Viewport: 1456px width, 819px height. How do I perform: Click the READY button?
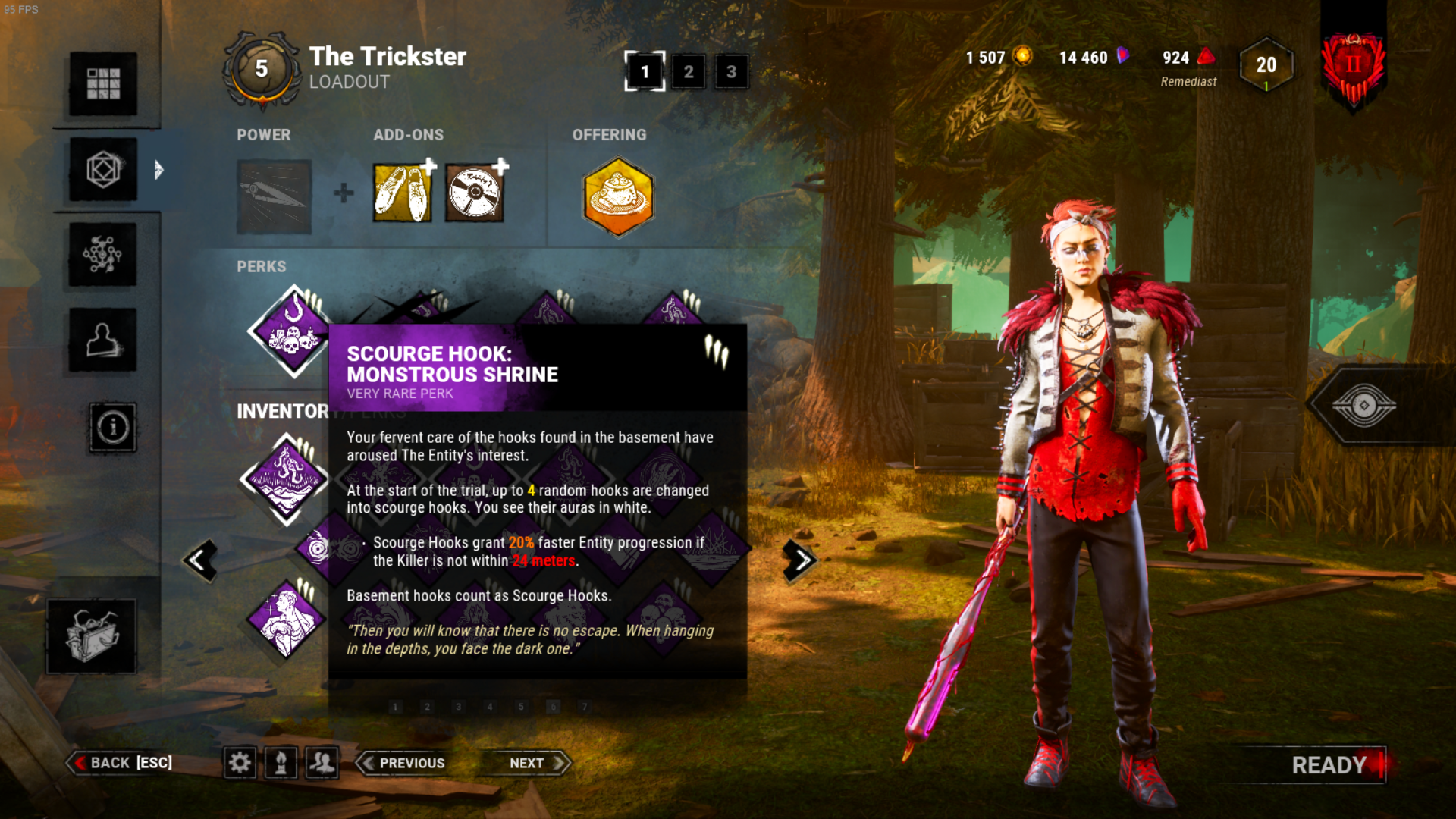pos(1329,764)
